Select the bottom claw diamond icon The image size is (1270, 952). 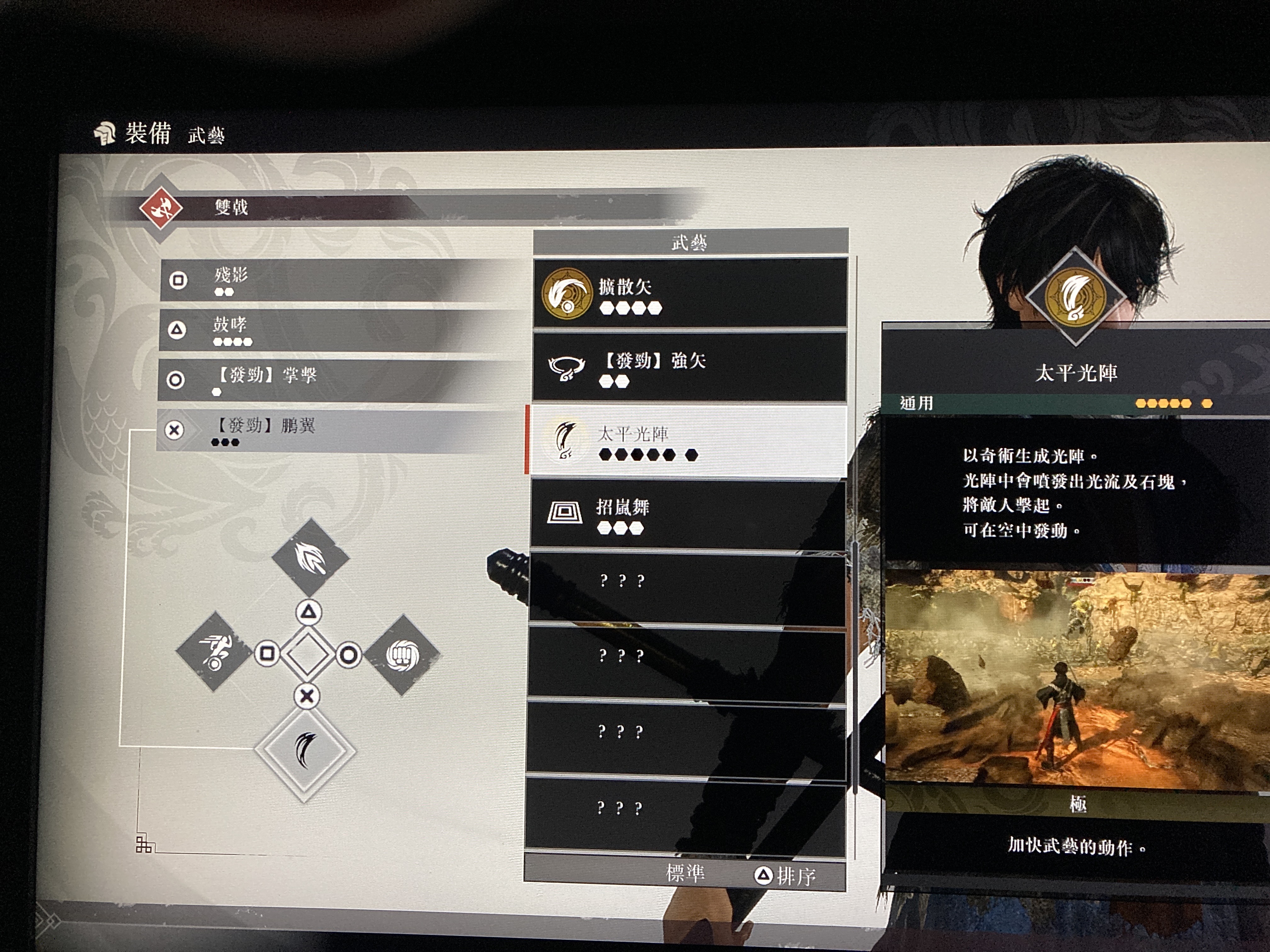tap(306, 749)
